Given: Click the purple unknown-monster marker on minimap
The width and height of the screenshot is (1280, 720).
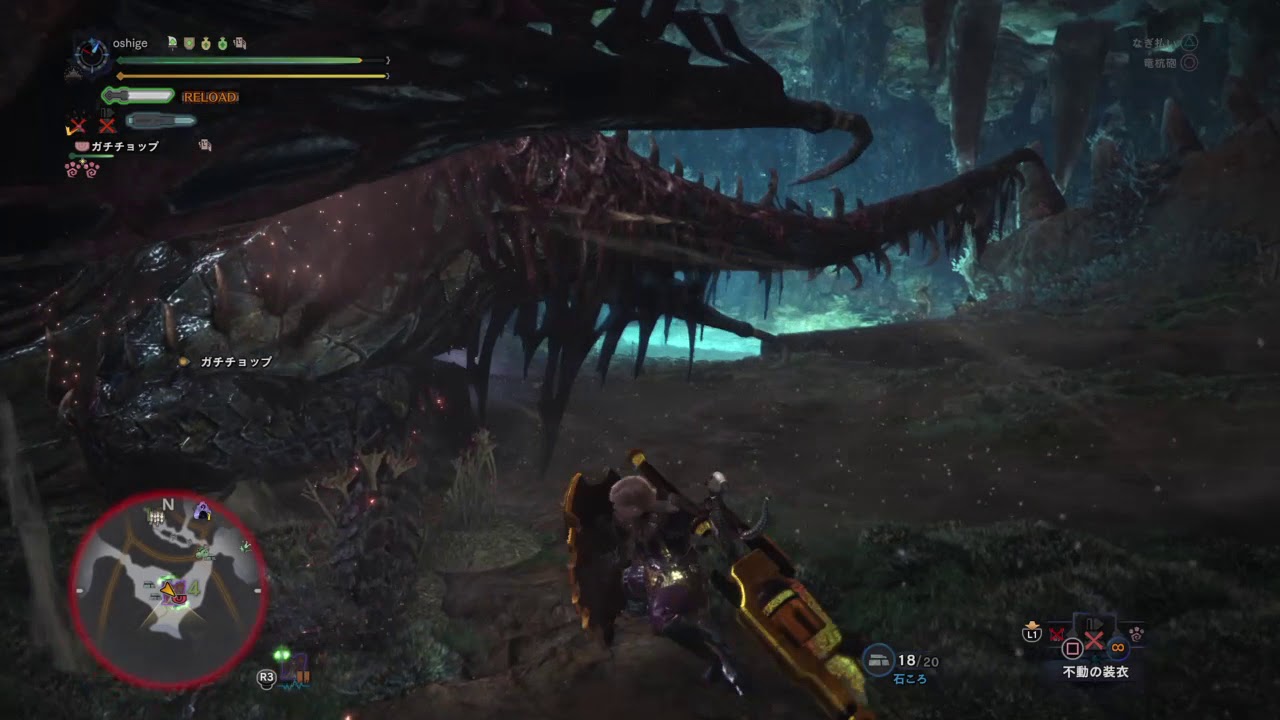Looking at the screenshot, I should [203, 511].
